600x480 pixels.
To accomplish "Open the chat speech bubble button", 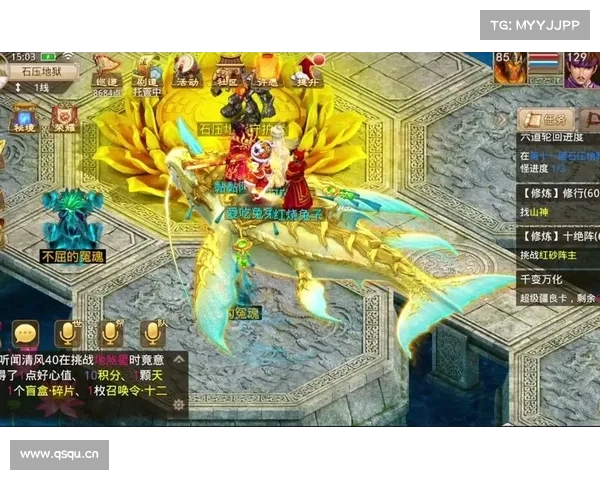I will coord(25,333).
